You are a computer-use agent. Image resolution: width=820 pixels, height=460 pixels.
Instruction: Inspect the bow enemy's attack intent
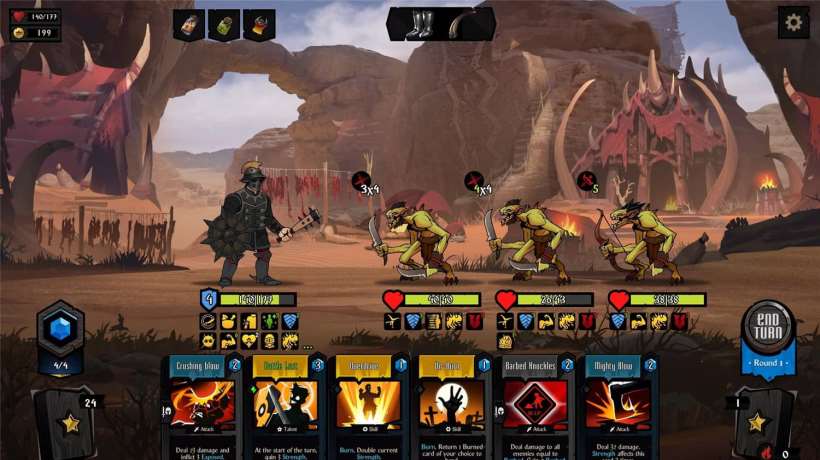point(589,182)
